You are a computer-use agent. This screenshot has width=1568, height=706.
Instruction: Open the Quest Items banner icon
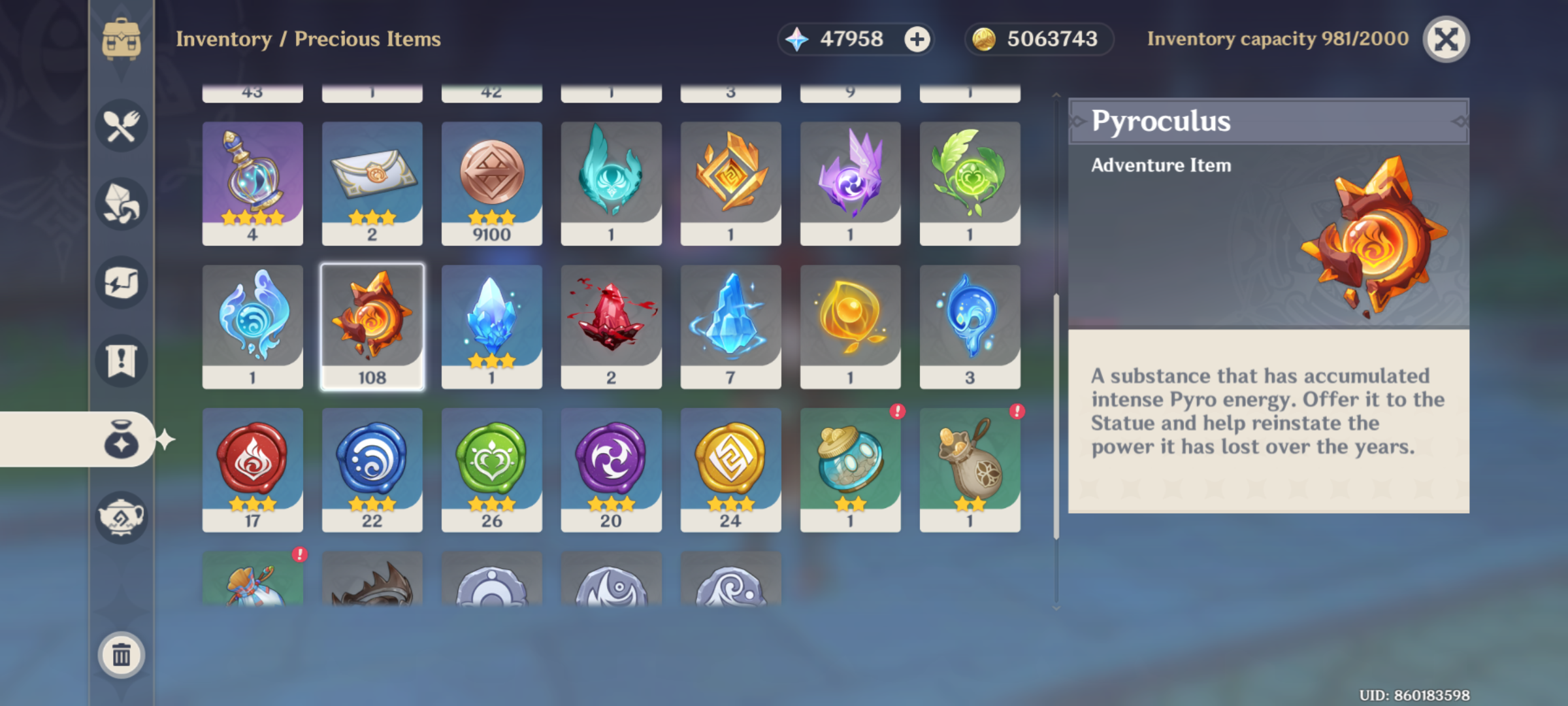tap(121, 361)
